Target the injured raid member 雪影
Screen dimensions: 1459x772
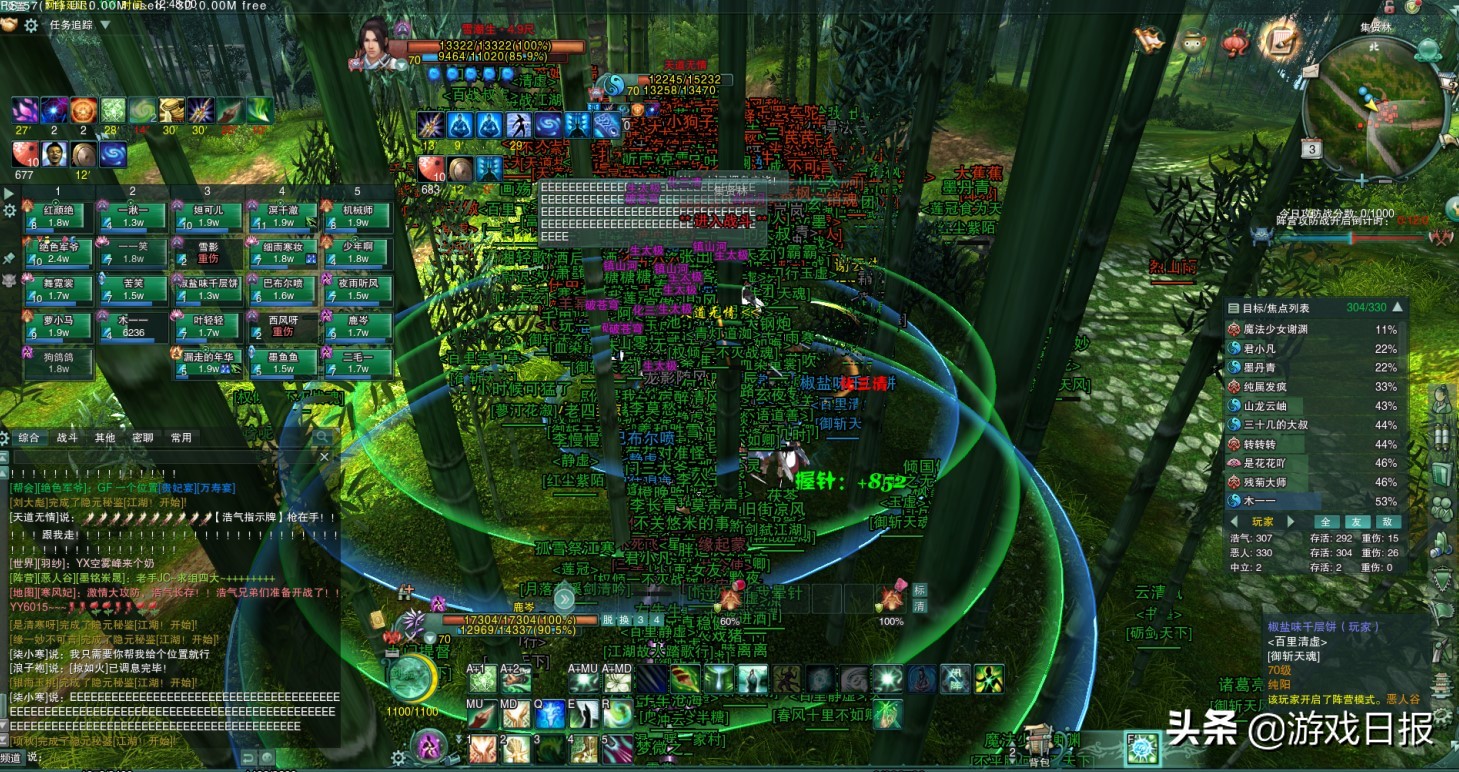208,252
